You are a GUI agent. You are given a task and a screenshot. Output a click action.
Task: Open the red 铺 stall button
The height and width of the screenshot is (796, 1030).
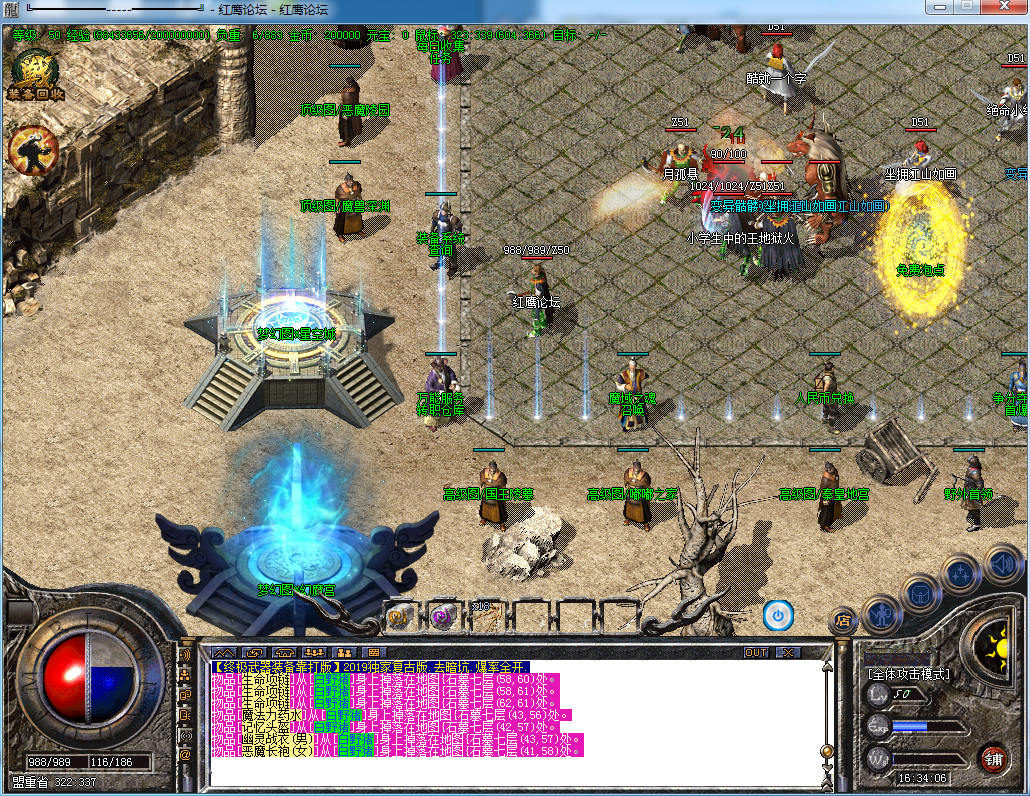tap(993, 757)
